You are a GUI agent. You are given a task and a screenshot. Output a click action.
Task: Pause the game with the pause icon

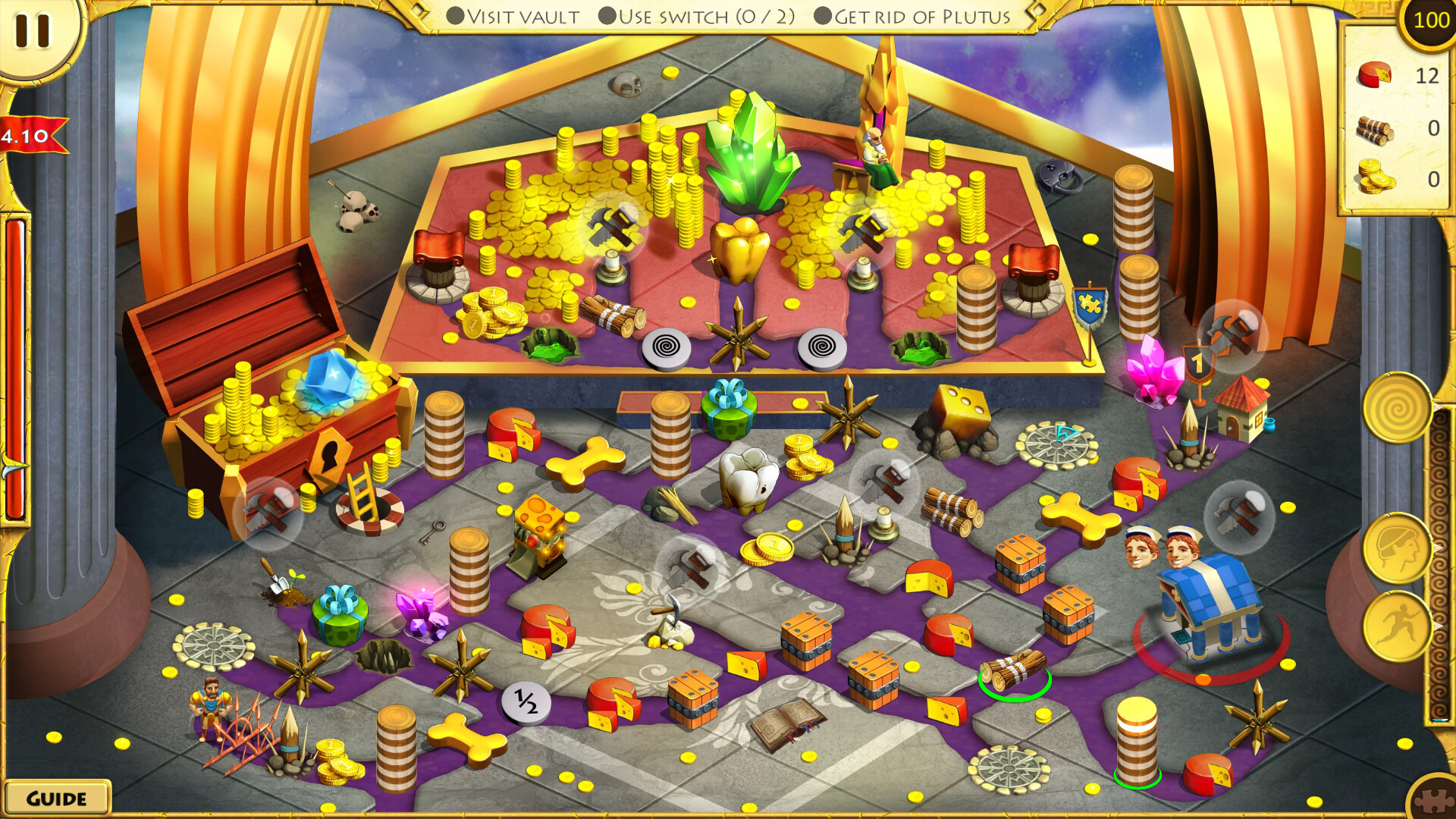click(x=32, y=32)
